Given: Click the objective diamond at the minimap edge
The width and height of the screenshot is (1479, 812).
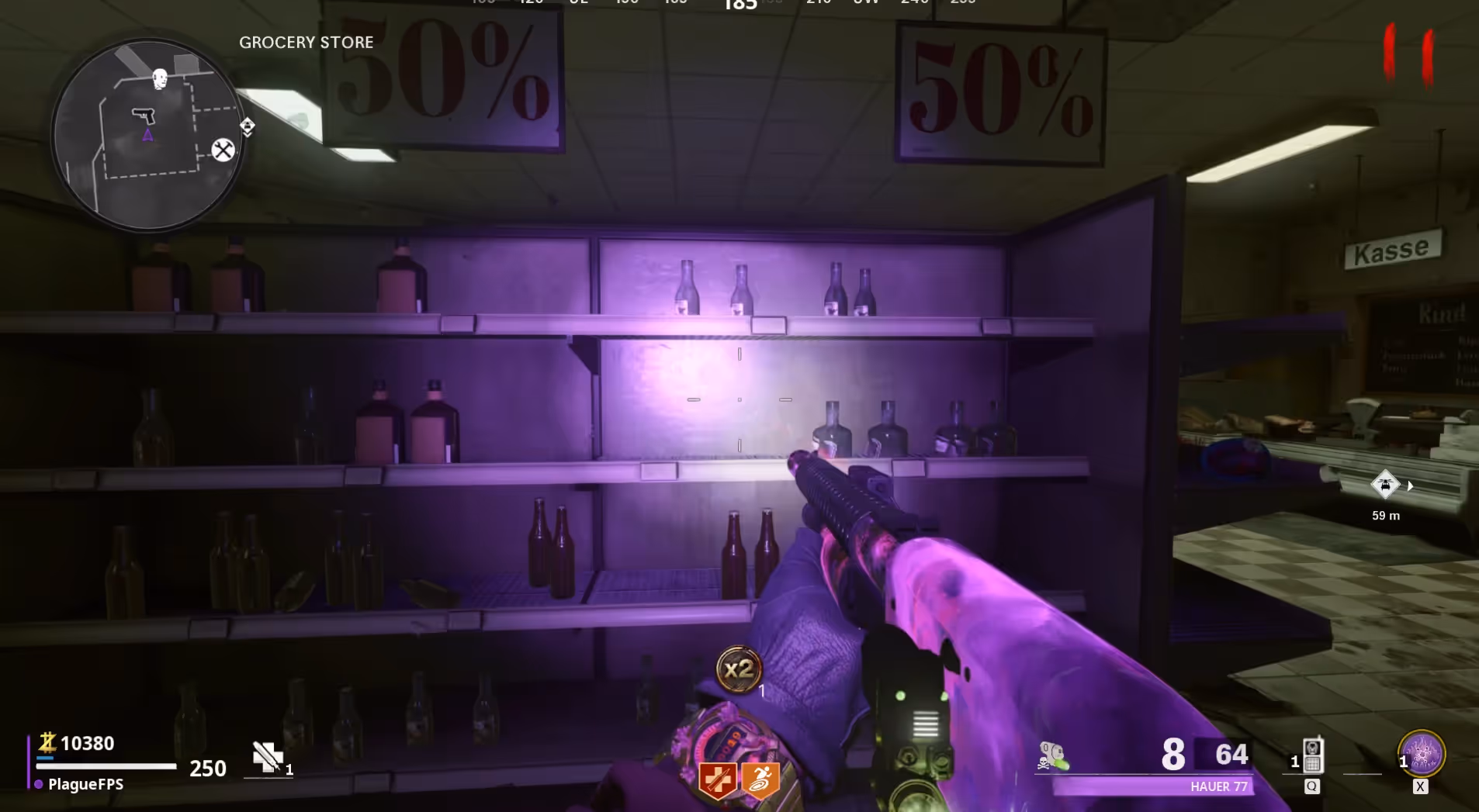Looking at the screenshot, I should [x=247, y=126].
